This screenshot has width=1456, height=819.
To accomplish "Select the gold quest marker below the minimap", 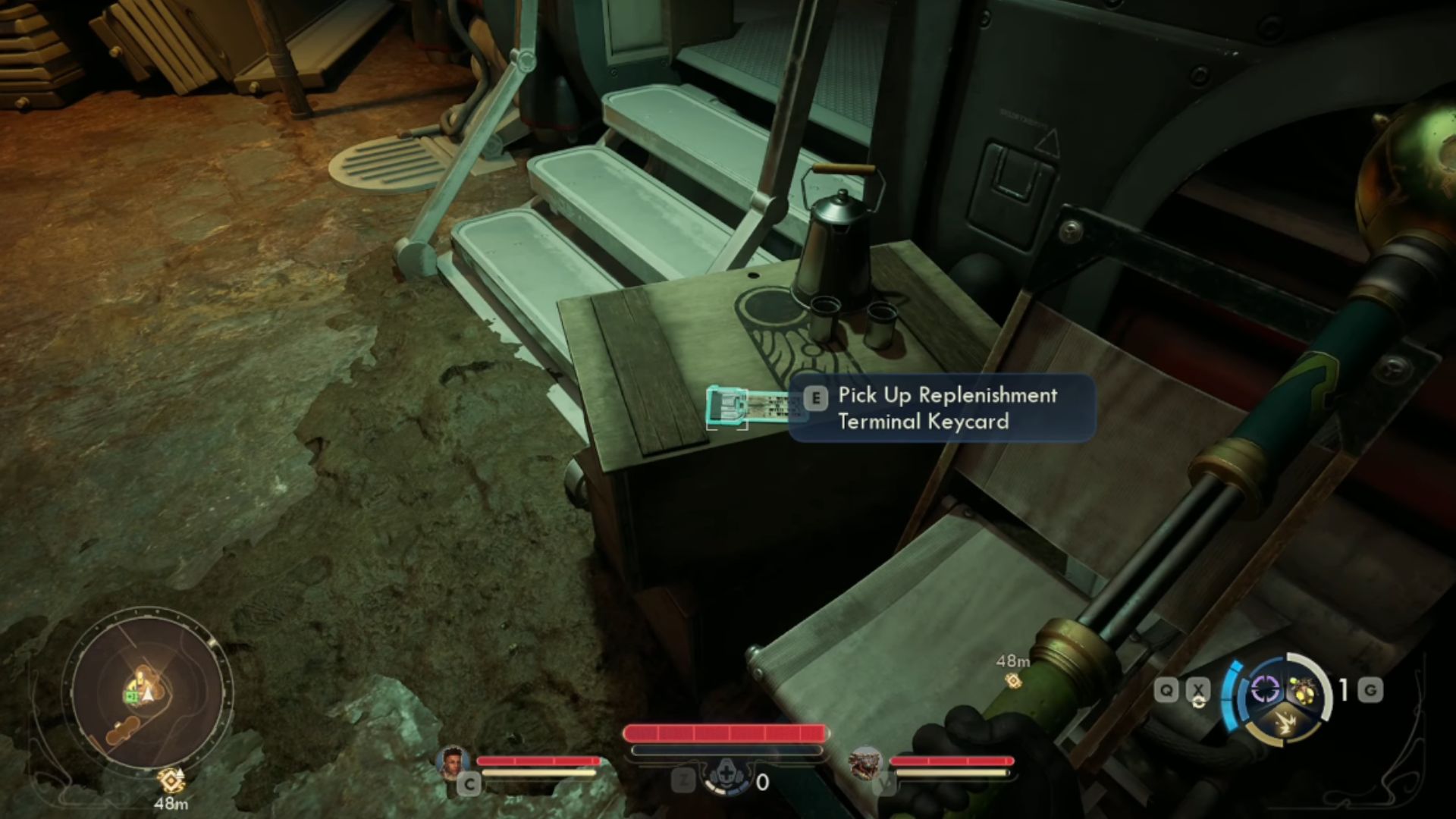I will point(171,779).
